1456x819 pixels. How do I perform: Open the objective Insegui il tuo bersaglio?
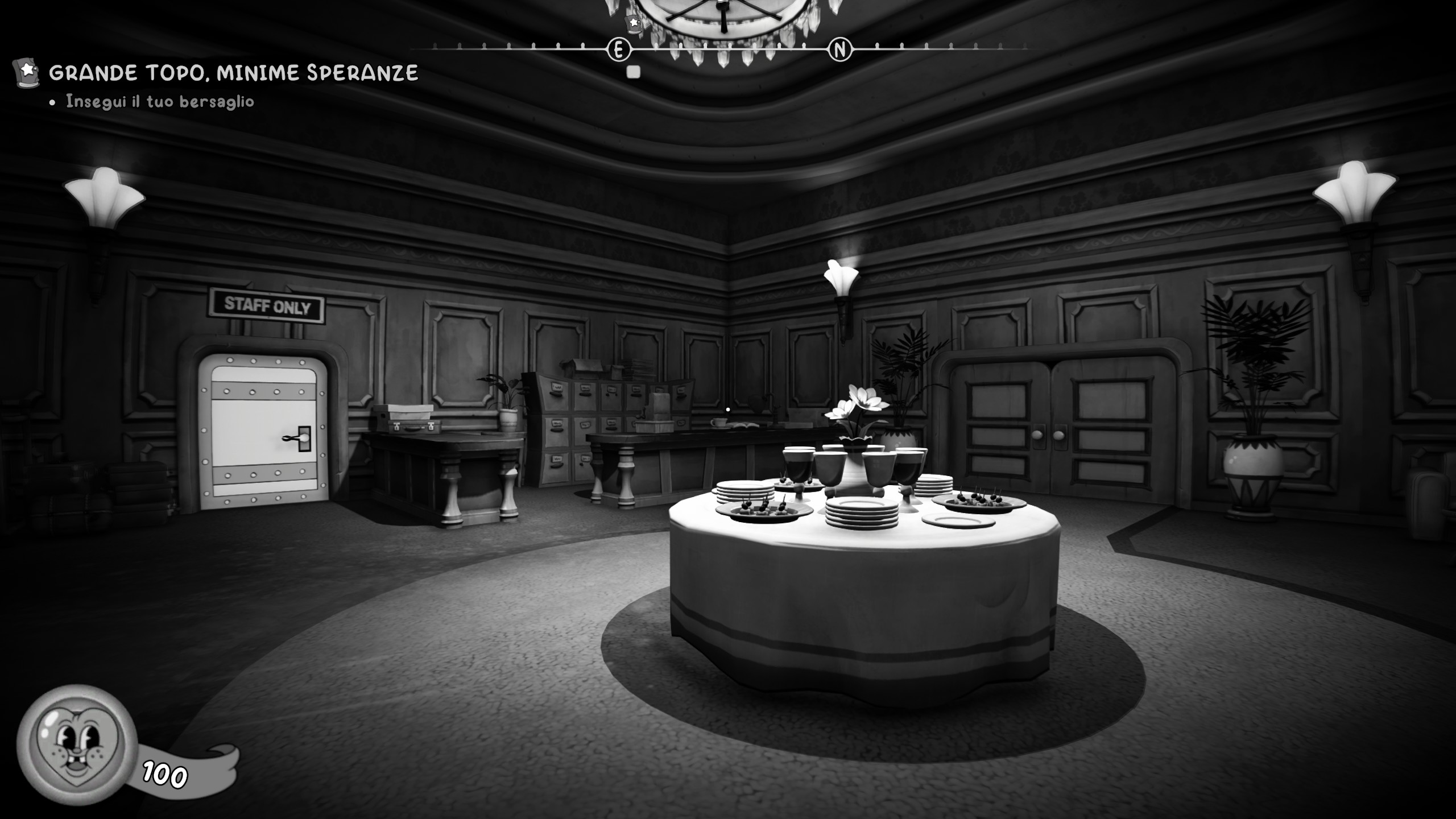click(x=160, y=102)
